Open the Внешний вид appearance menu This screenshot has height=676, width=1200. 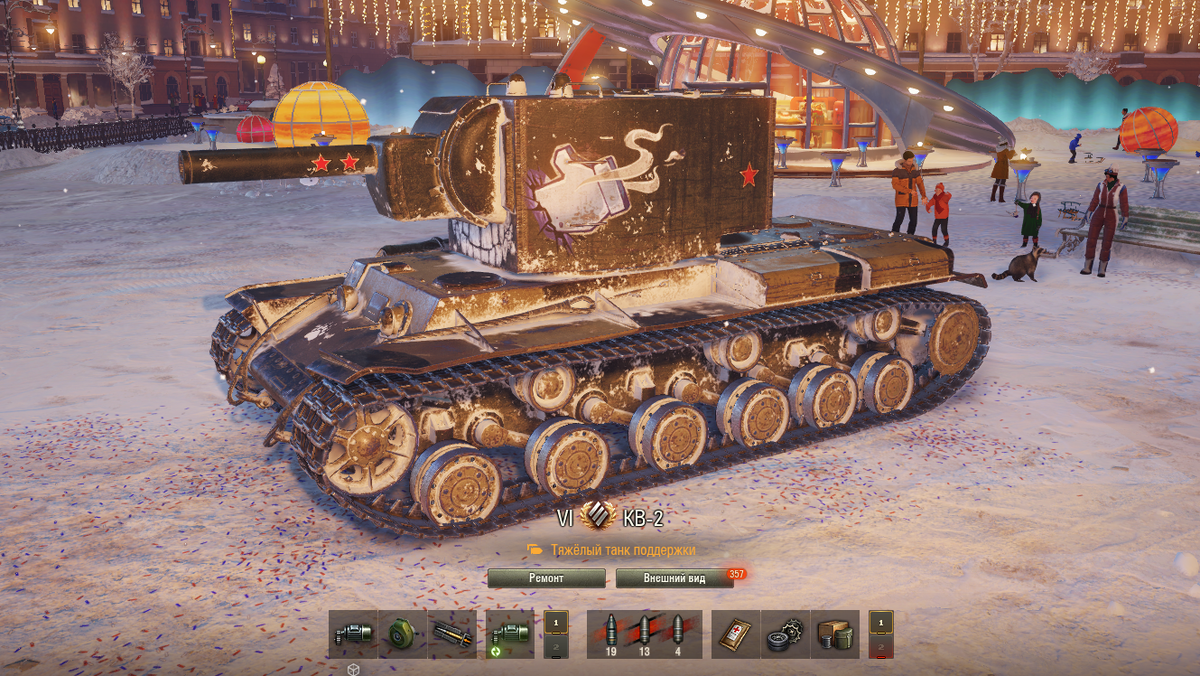coord(675,578)
